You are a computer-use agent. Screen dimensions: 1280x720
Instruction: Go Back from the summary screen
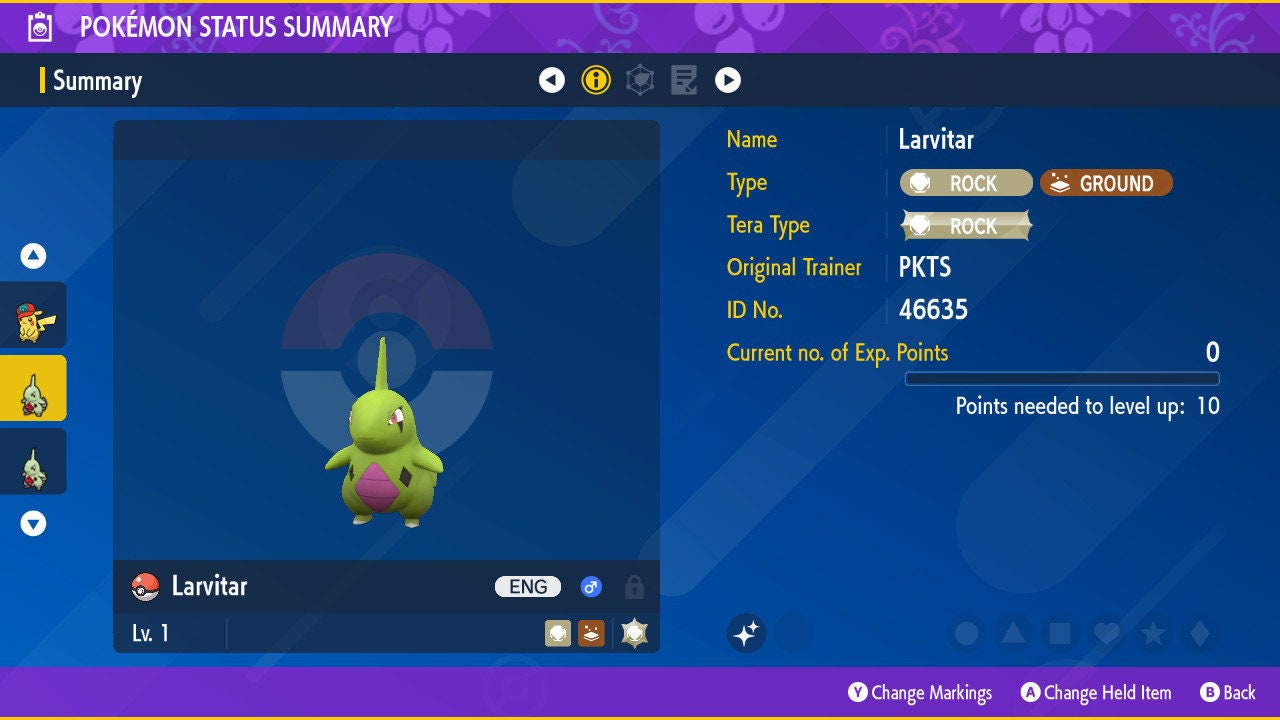pos(1227,693)
